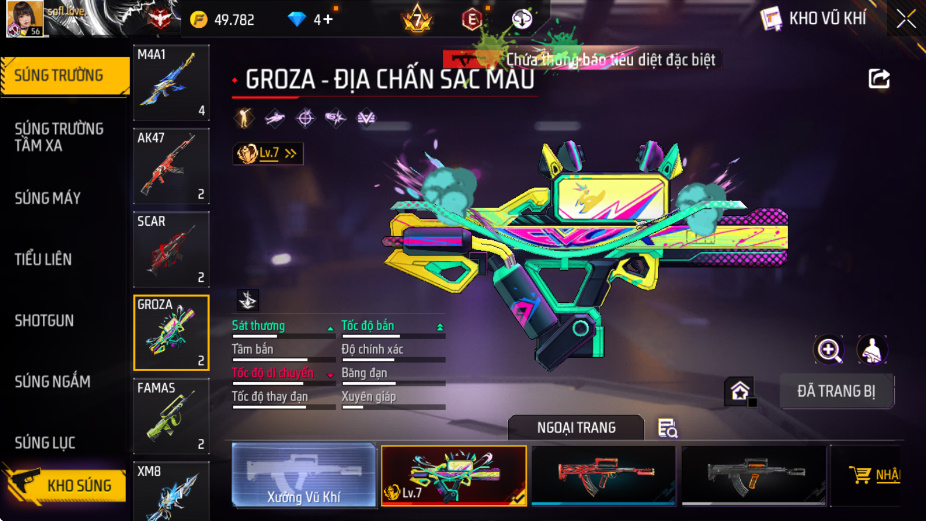Switch to Súng Ngắm category
Image resolution: width=926 pixels, height=521 pixels.
[52, 382]
